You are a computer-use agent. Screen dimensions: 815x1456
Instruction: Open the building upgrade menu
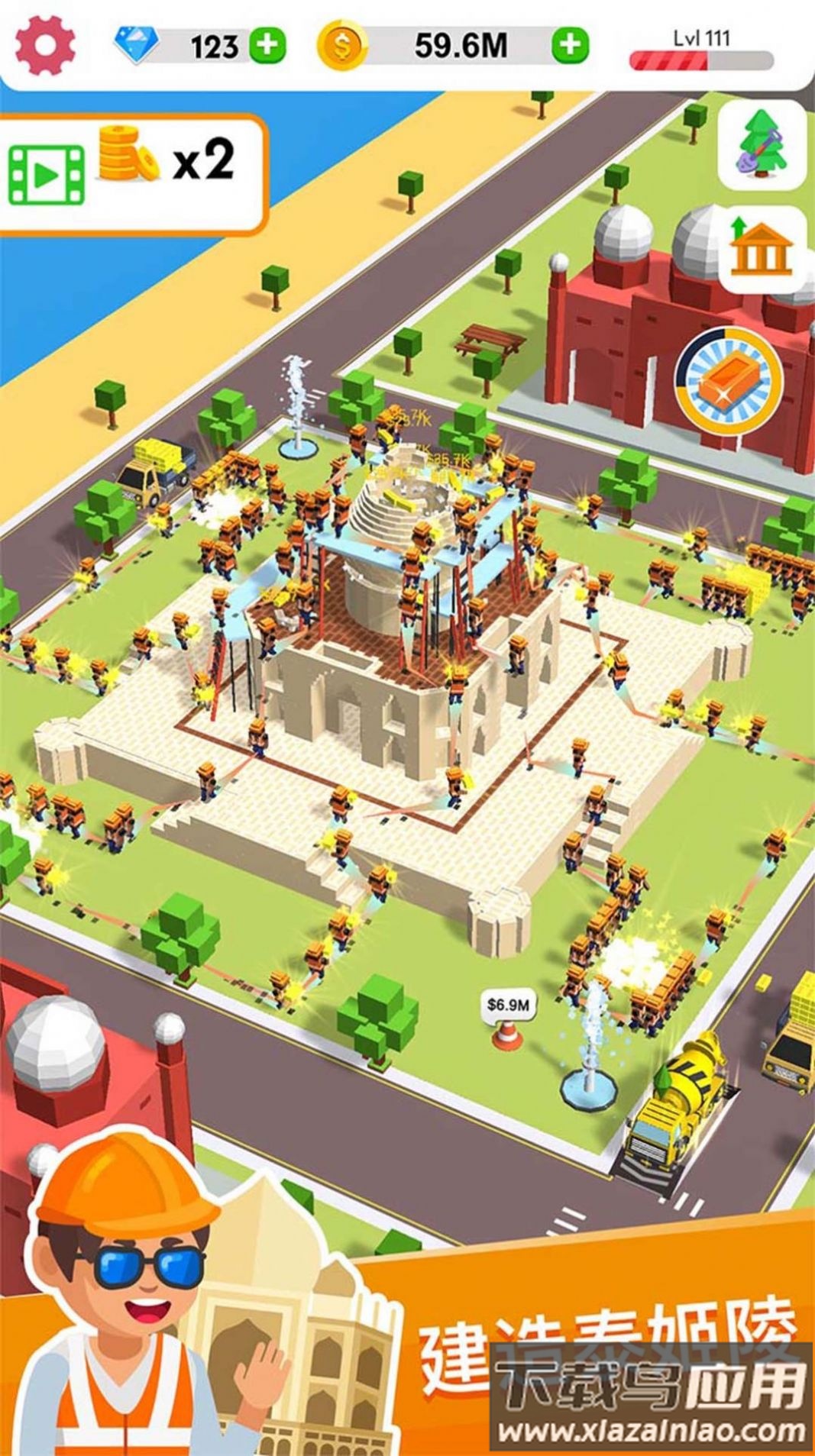point(762,249)
